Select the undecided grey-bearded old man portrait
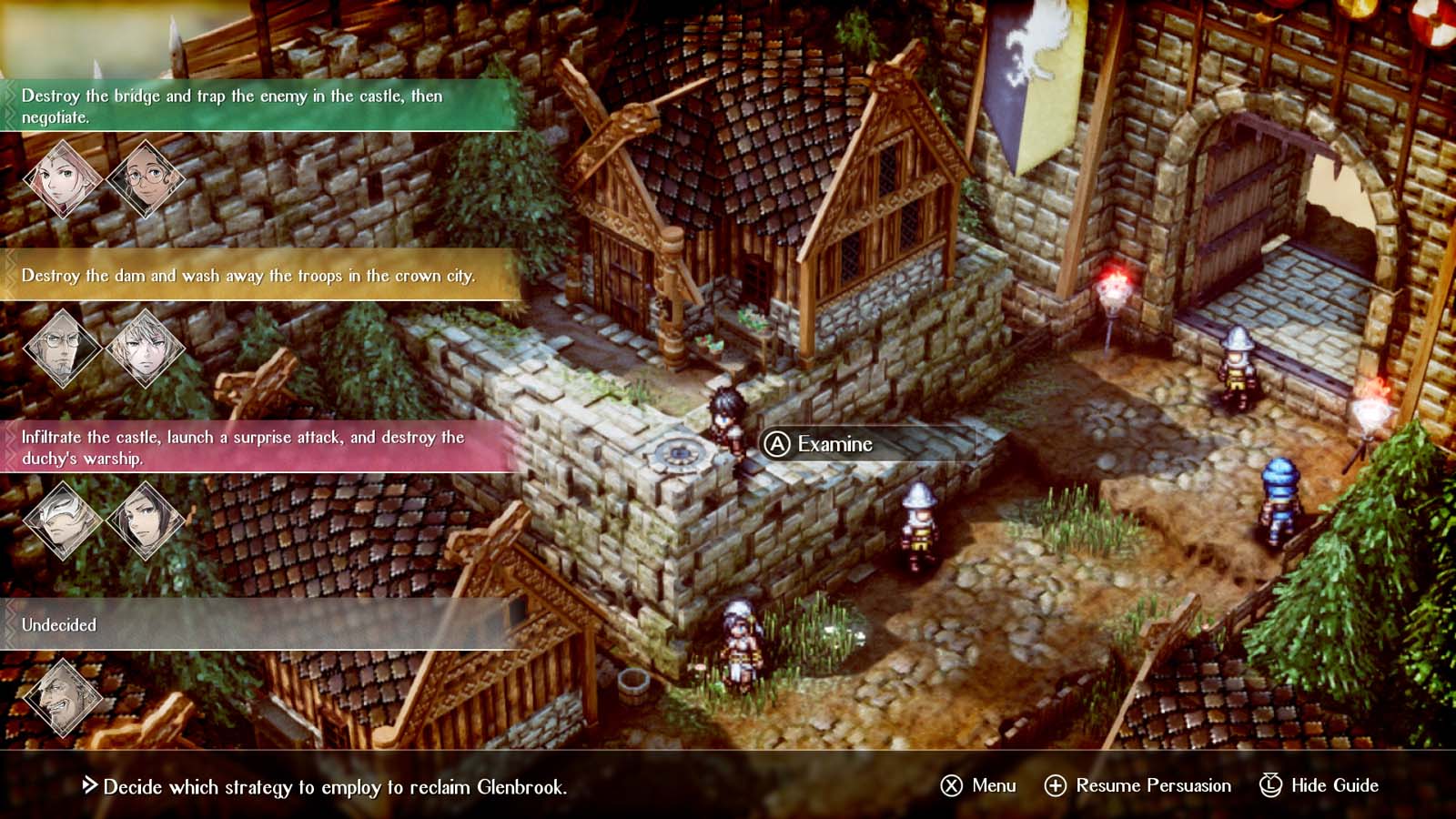Image resolution: width=1456 pixels, height=819 pixels. click(x=63, y=696)
